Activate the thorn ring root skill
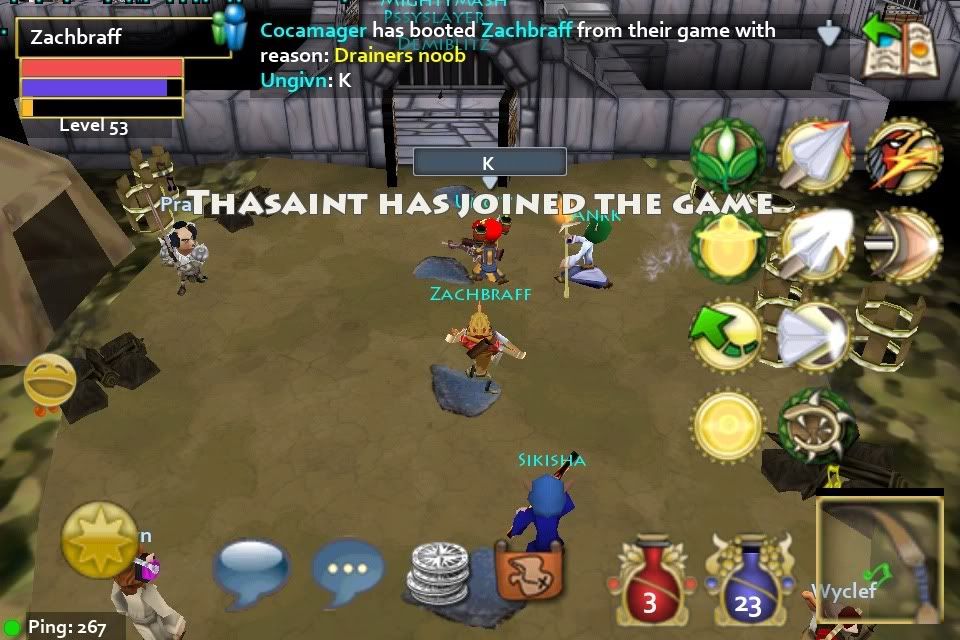The width and height of the screenshot is (960, 640). click(815, 425)
